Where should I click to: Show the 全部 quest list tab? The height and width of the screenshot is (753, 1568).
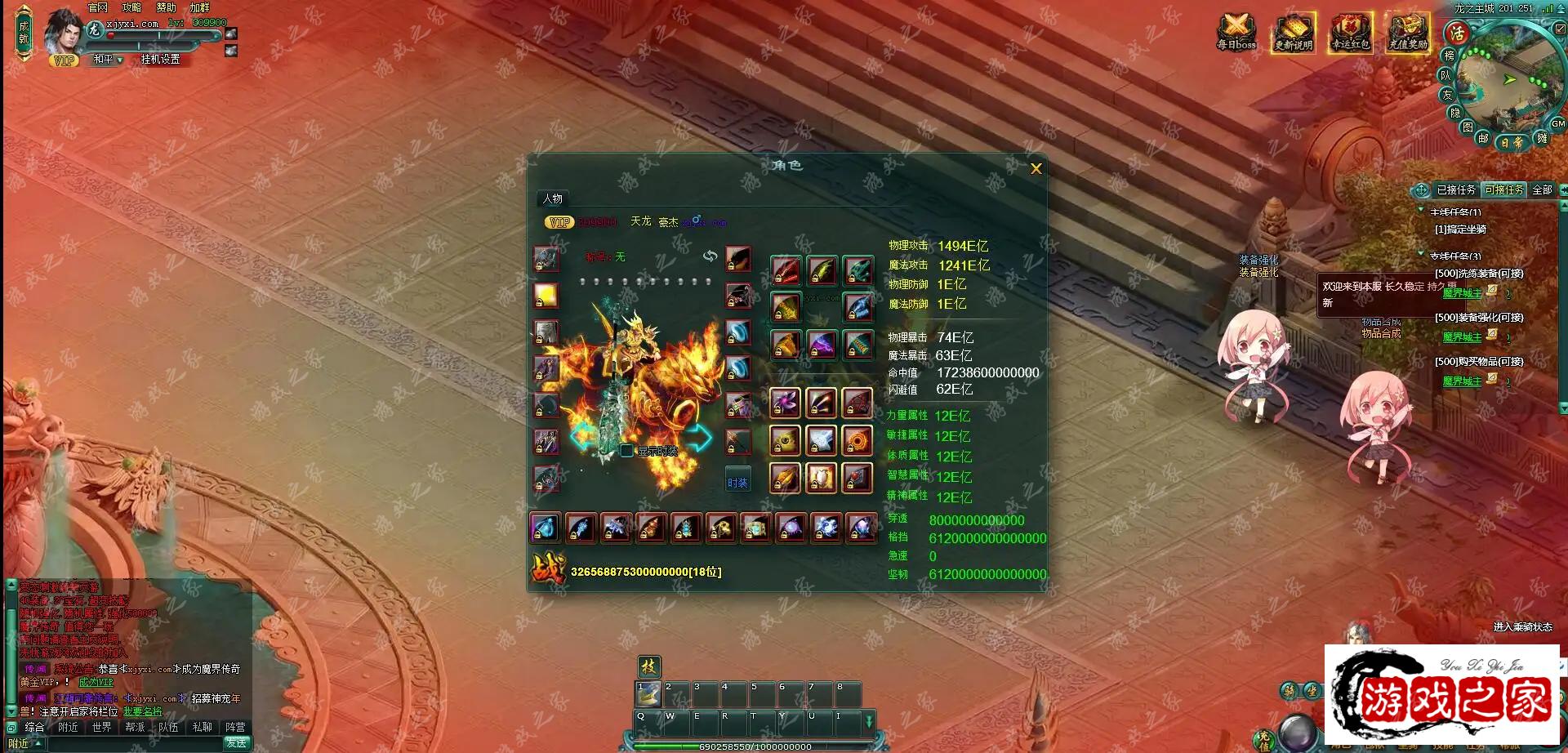click(1542, 189)
